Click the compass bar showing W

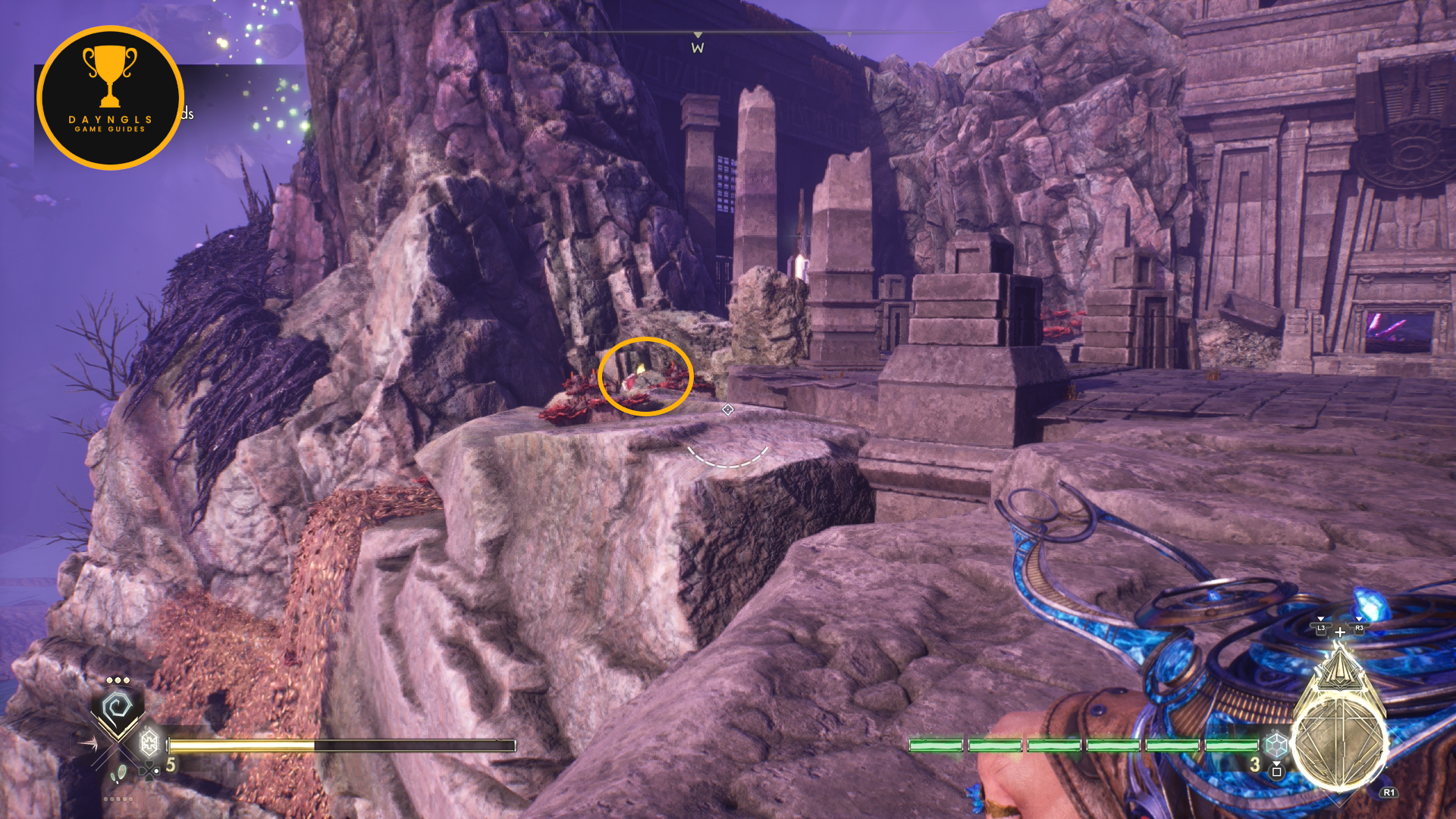(698, 42)
